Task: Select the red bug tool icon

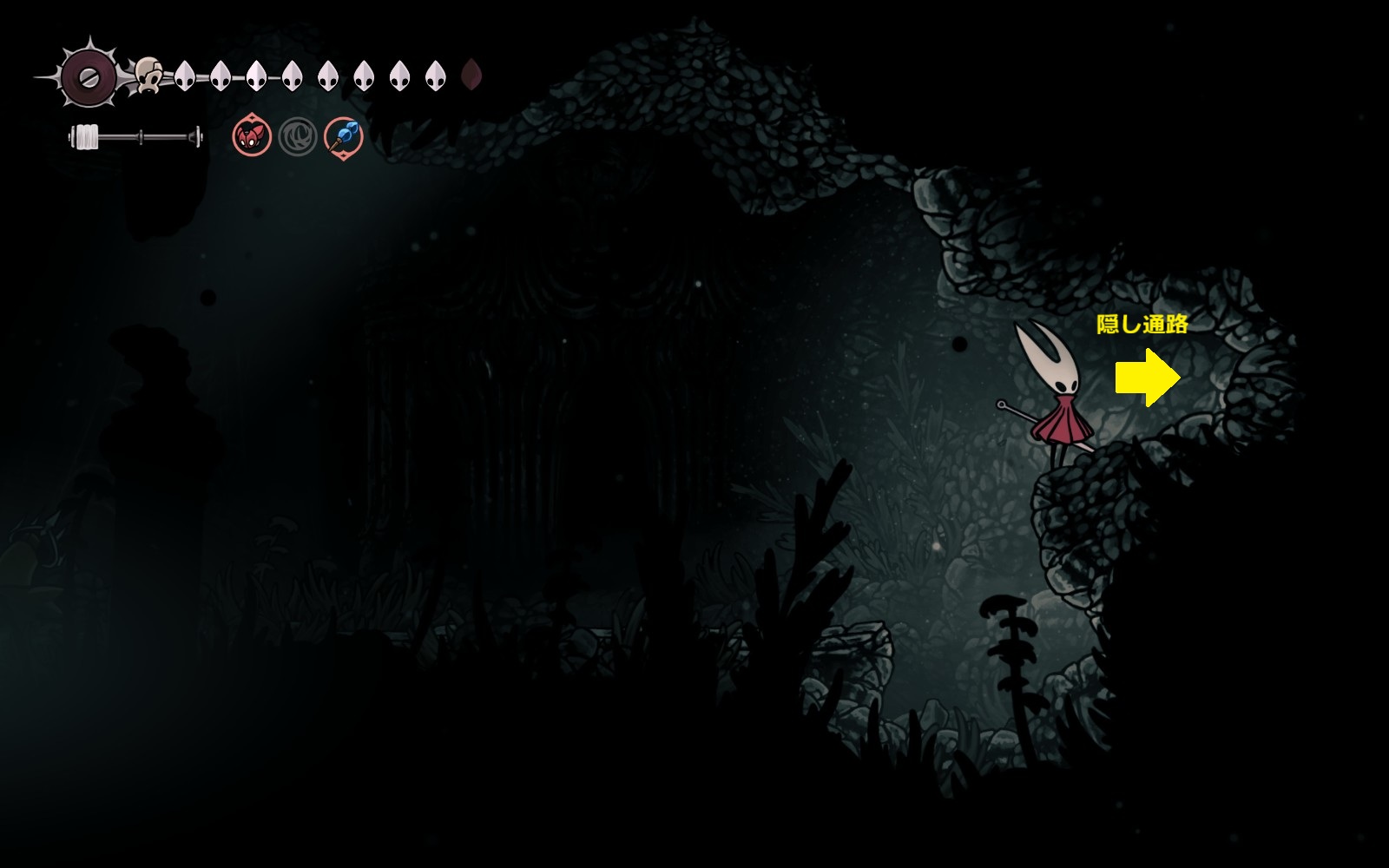Action: (252, 137)
